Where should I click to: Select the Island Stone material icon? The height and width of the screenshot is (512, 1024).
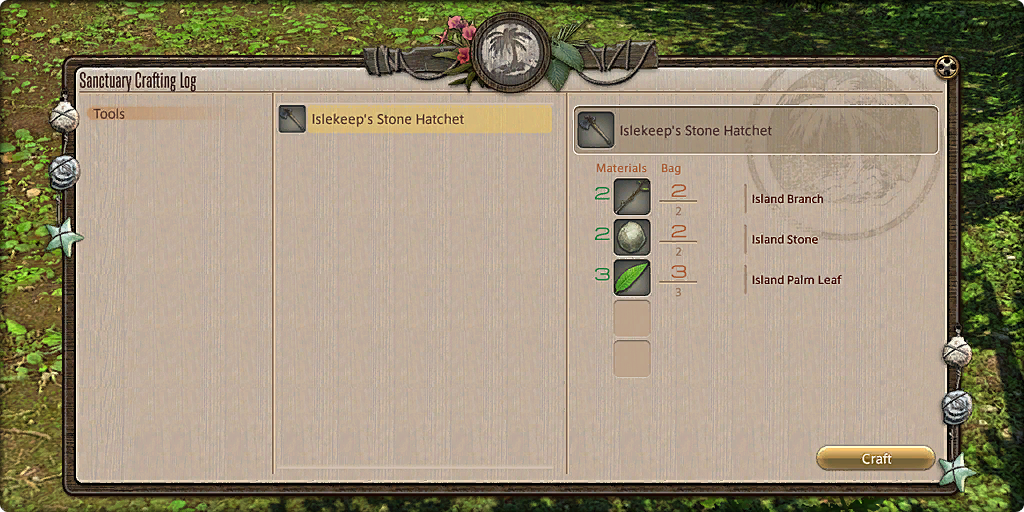coord(632,238)
